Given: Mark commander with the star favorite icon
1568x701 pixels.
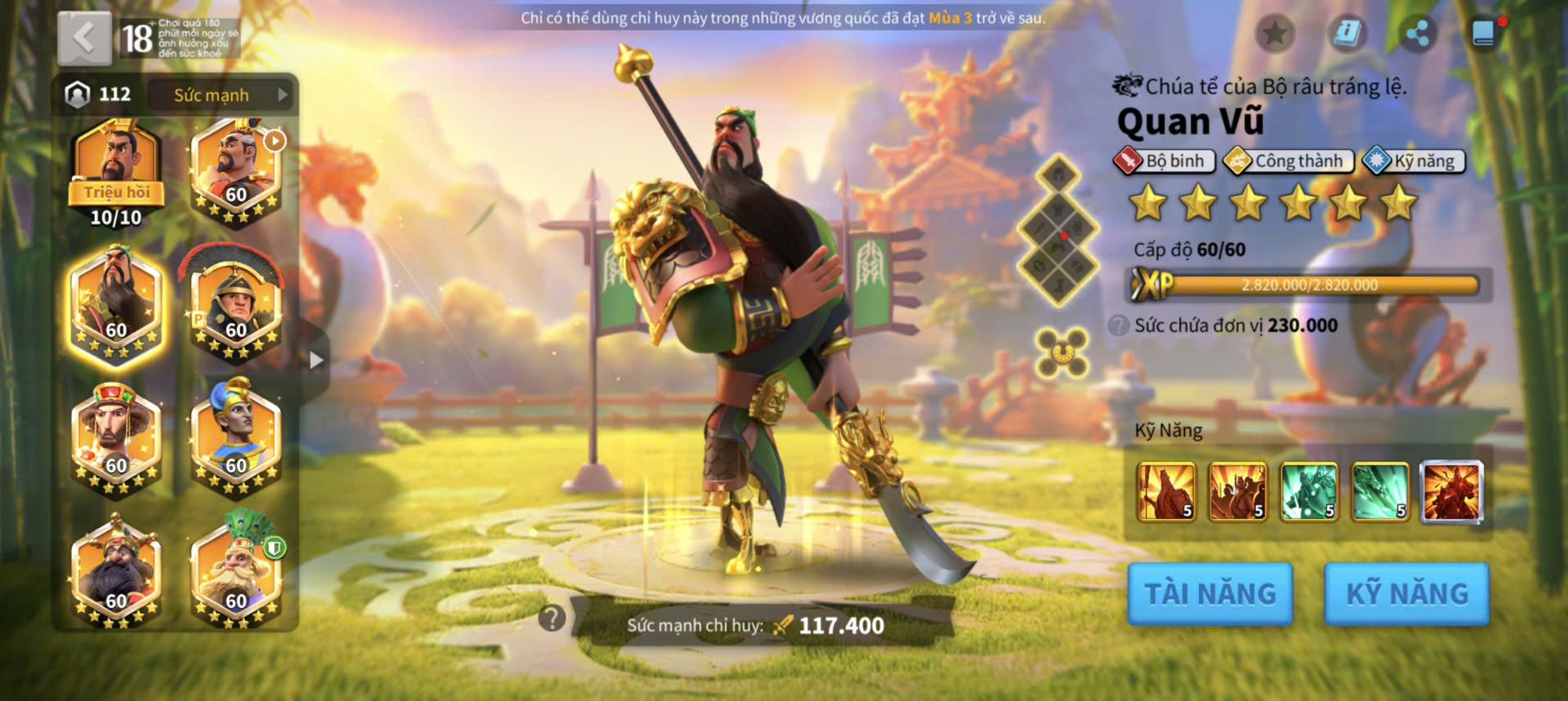Looking at the screenshot, I should 1275,34.
